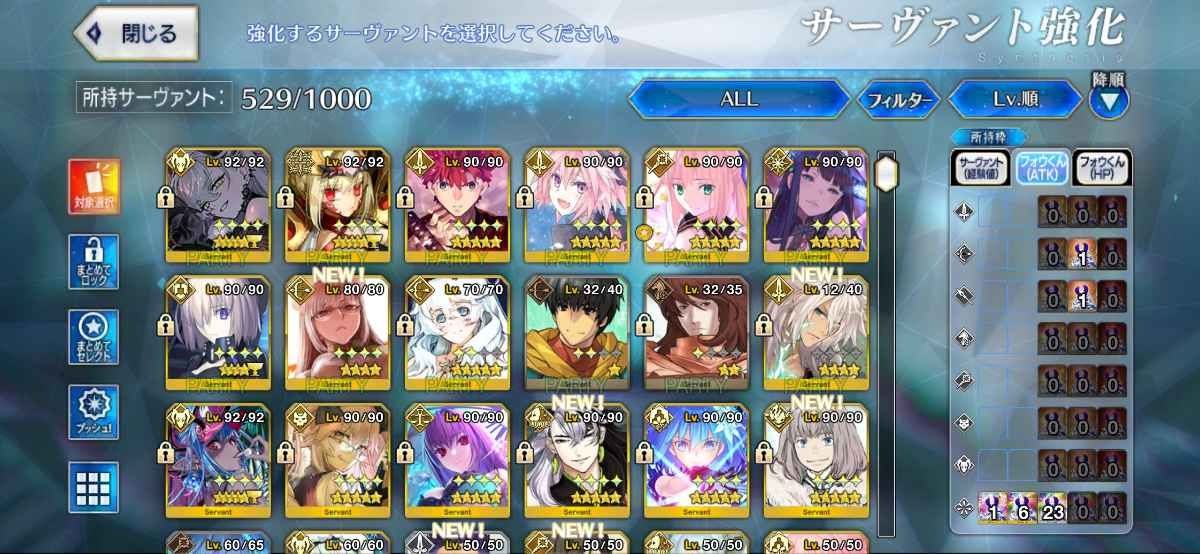
Task: Select the ALL class filter button
Action: [x=739, y=100]
